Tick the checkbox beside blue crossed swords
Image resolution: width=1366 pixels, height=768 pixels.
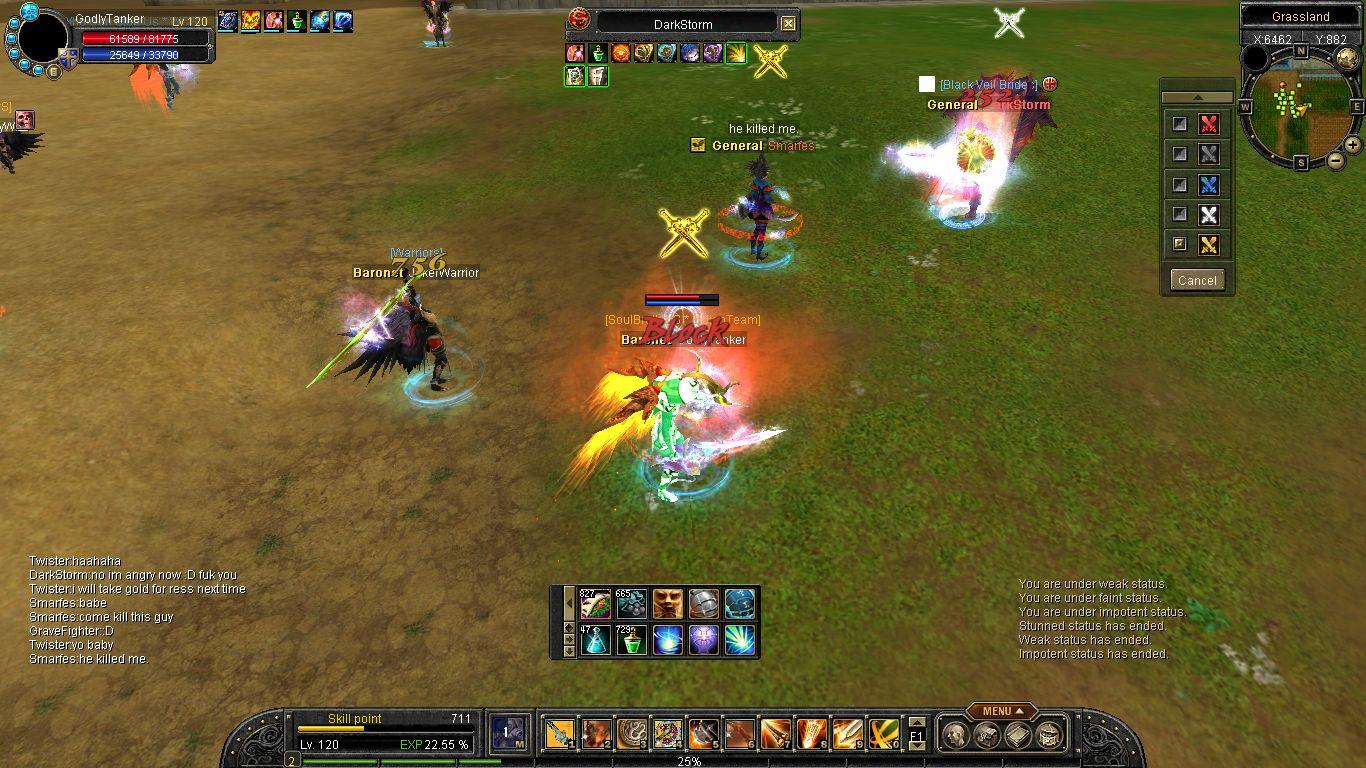(x=1180, y=185)
